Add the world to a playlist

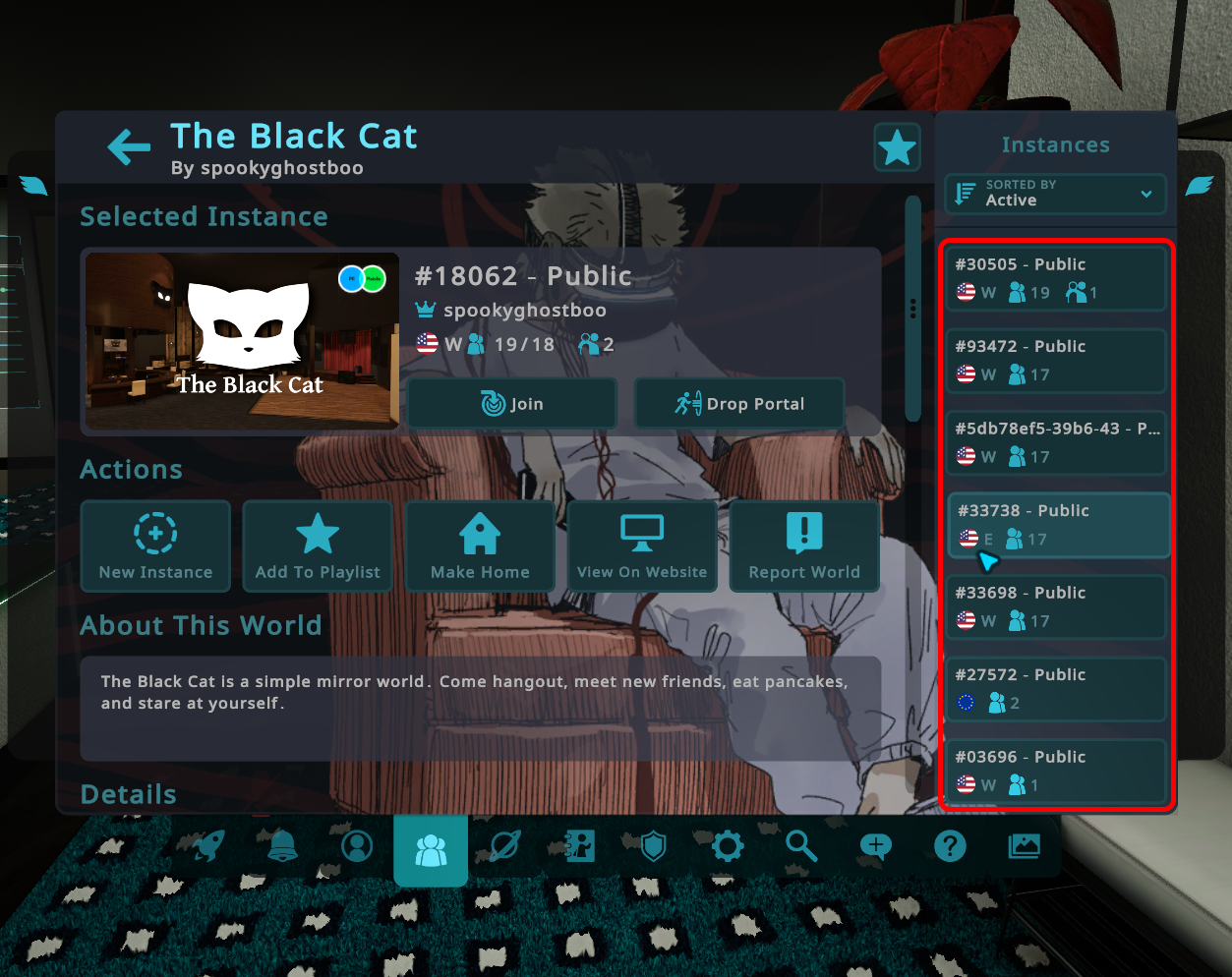tap(318, 546)
